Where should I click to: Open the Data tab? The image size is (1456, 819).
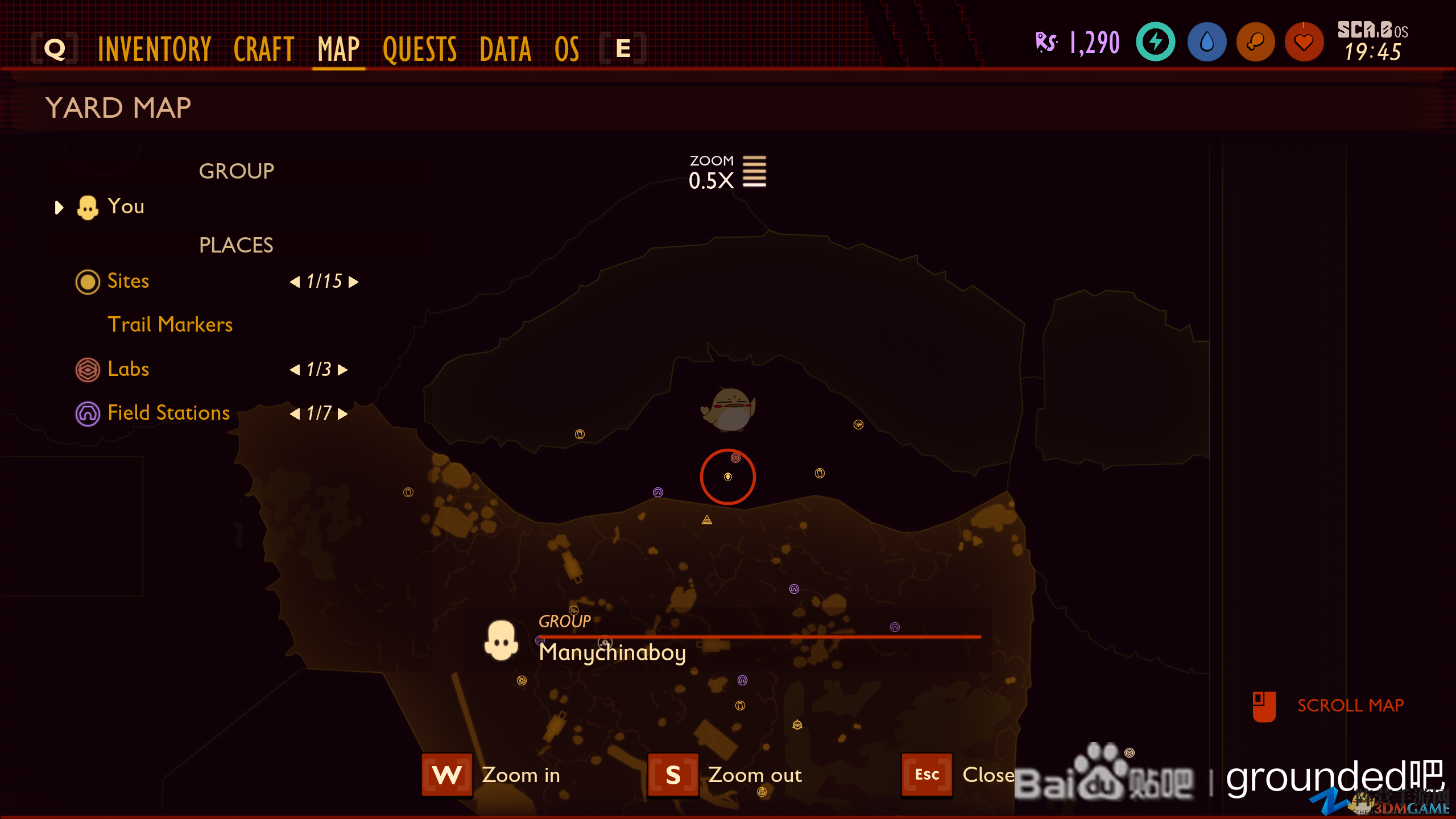(x=505, y=49)
